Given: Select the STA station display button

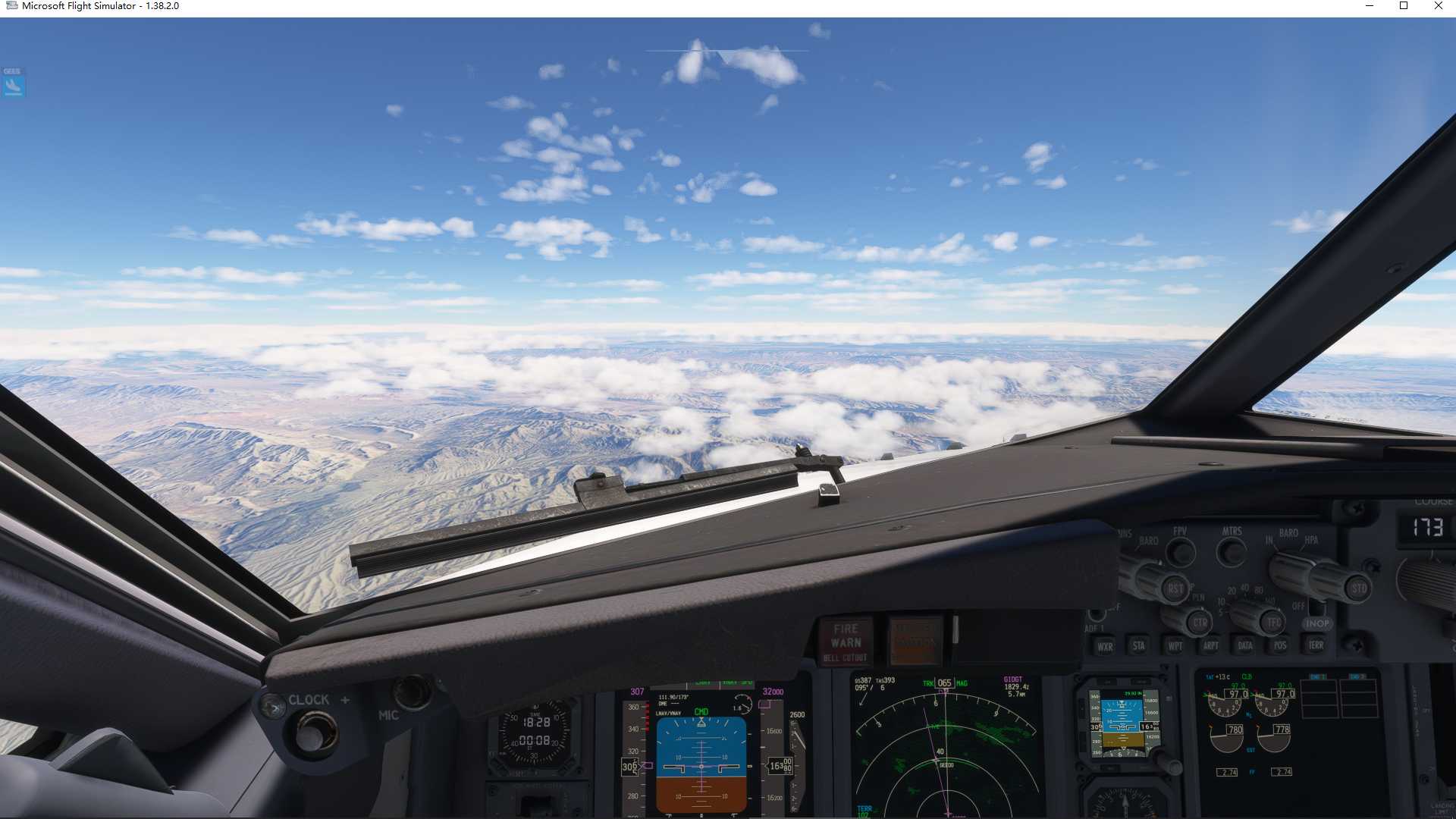Looking at the screenshot, I should tap(1137, 646).
